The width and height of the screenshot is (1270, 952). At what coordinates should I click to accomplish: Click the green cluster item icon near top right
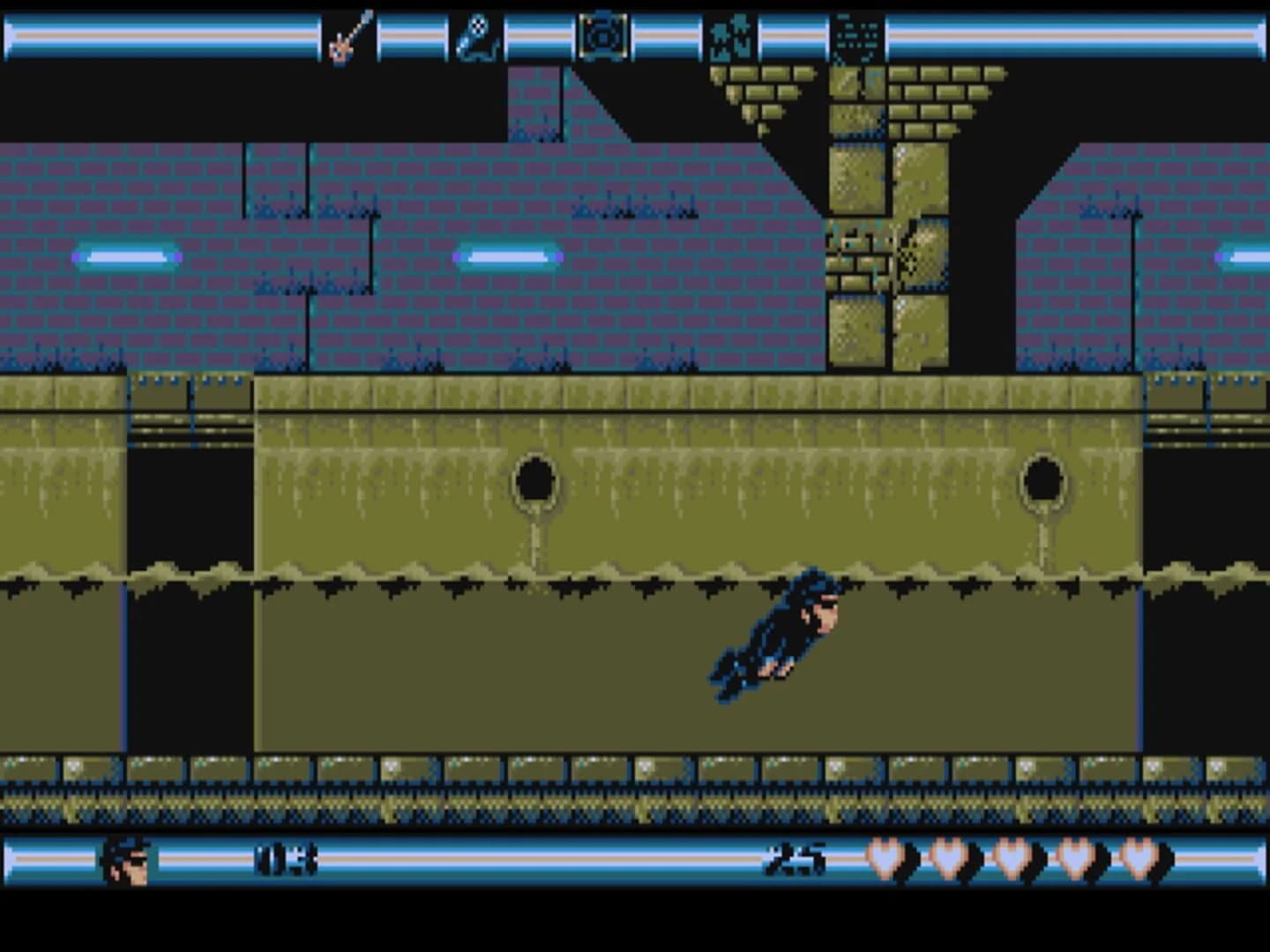[728, 33]
